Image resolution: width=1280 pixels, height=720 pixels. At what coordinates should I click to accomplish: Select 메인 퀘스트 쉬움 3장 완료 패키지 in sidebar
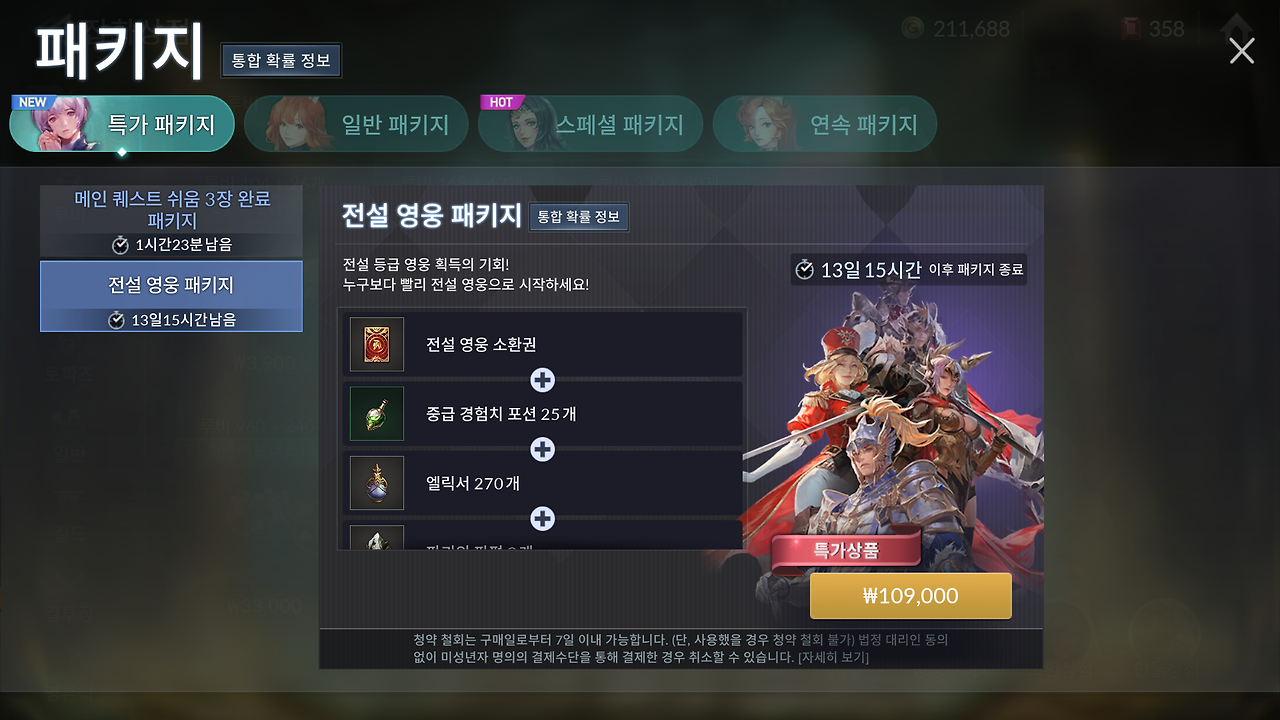[170, 219]
